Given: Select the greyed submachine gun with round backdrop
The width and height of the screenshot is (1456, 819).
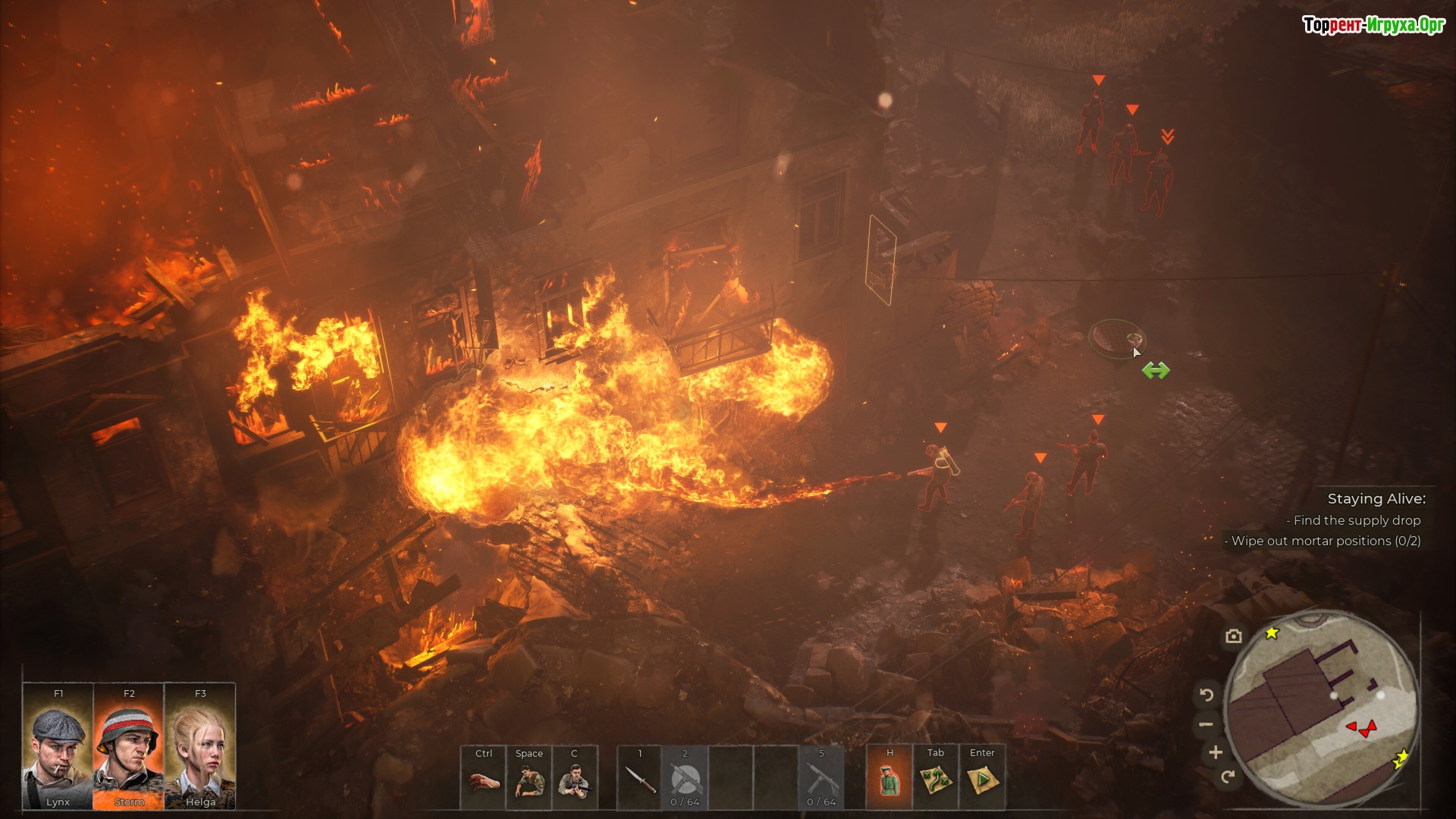Looking at the screenshot, I should tap(686, 779).
